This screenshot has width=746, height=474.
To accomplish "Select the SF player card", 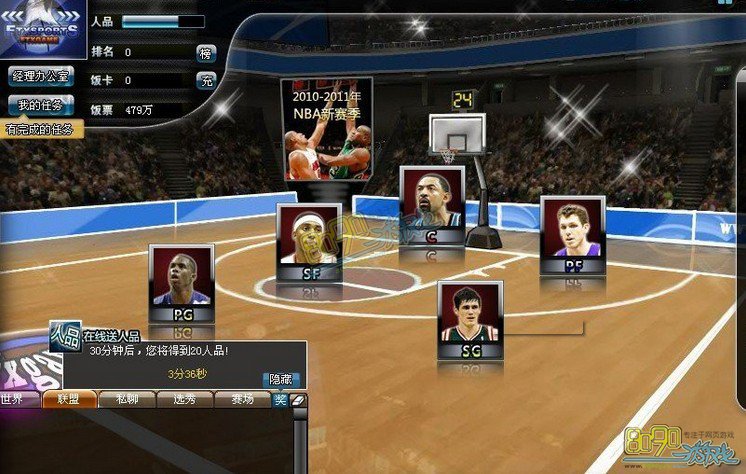I will pos(309,243).
